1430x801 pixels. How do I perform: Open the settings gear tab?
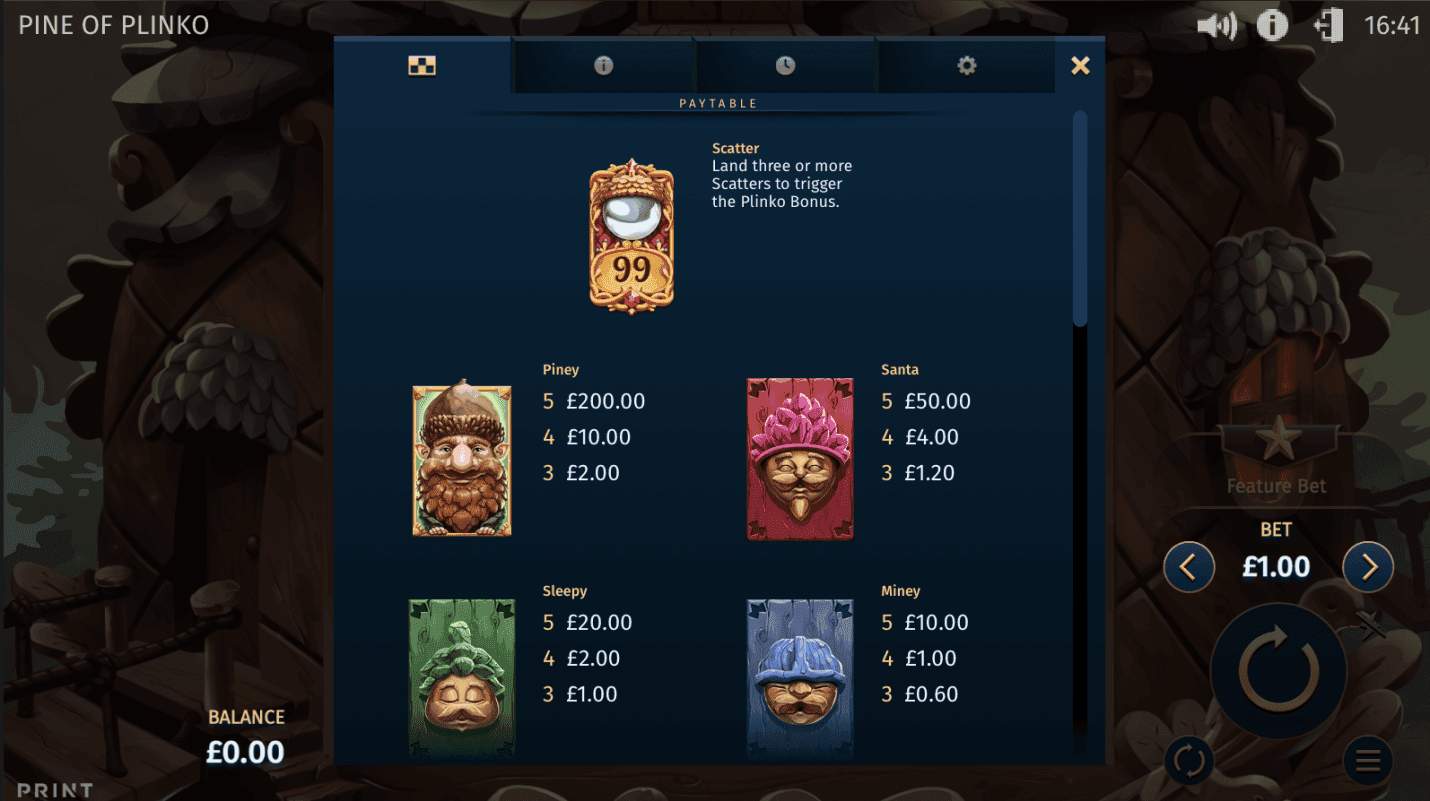pyautogui.click(x=966, y=64)
